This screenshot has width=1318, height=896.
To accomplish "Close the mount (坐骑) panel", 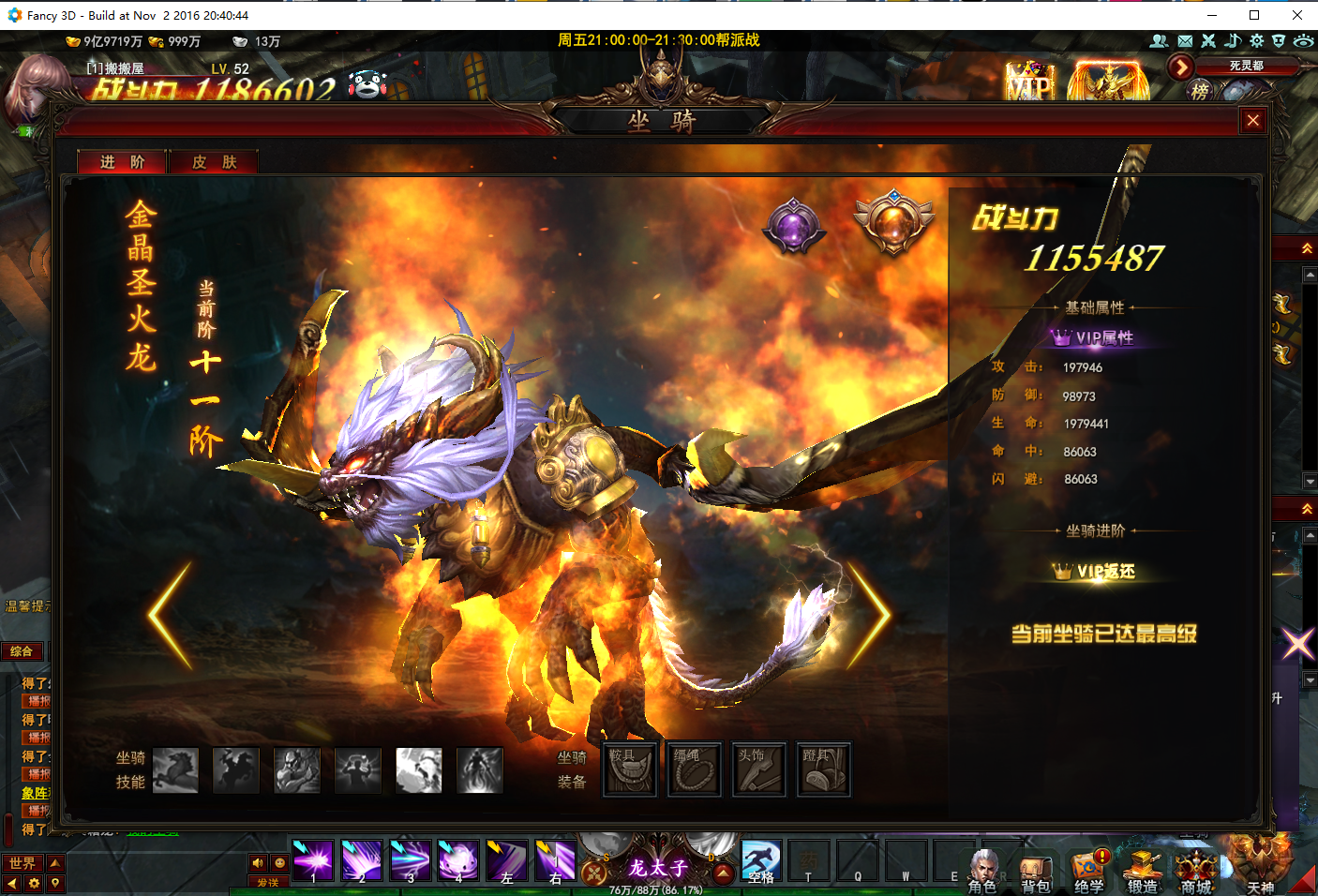I will point(1252,121).
